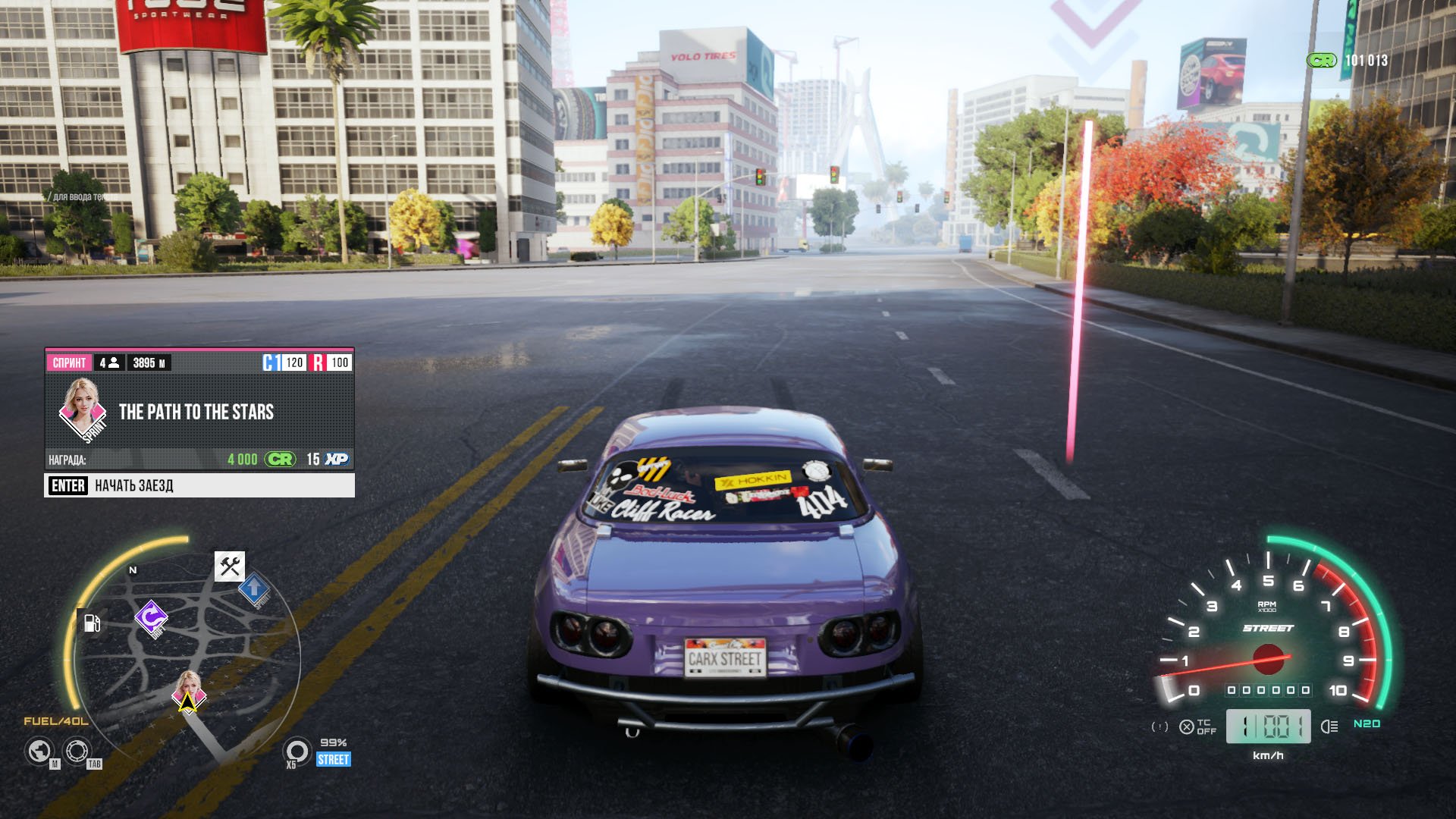Select the blue Sprint event marker
Screen dimensions: 1456x819
tap(254, 588)
